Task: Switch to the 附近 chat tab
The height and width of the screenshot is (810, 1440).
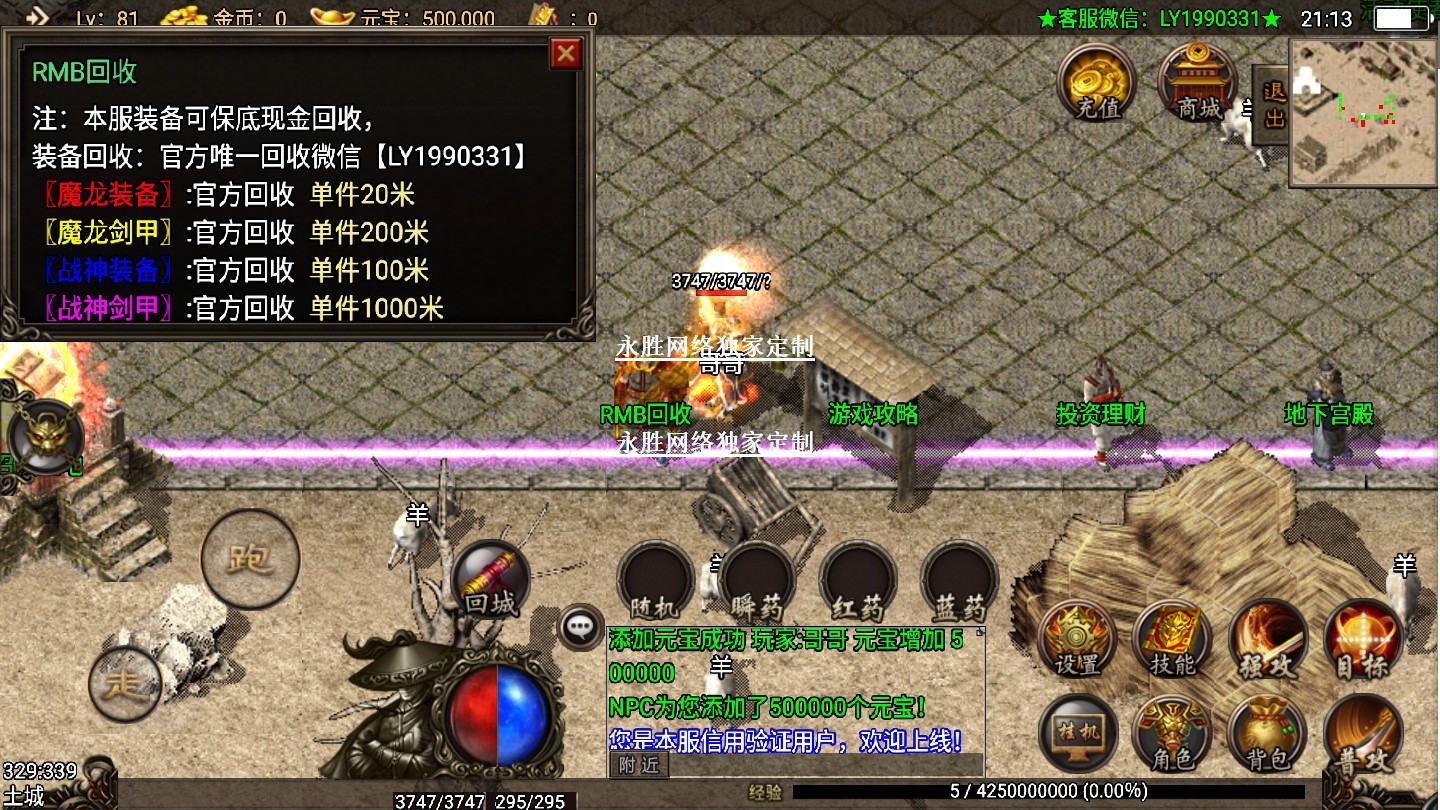Action: [638, 765]
